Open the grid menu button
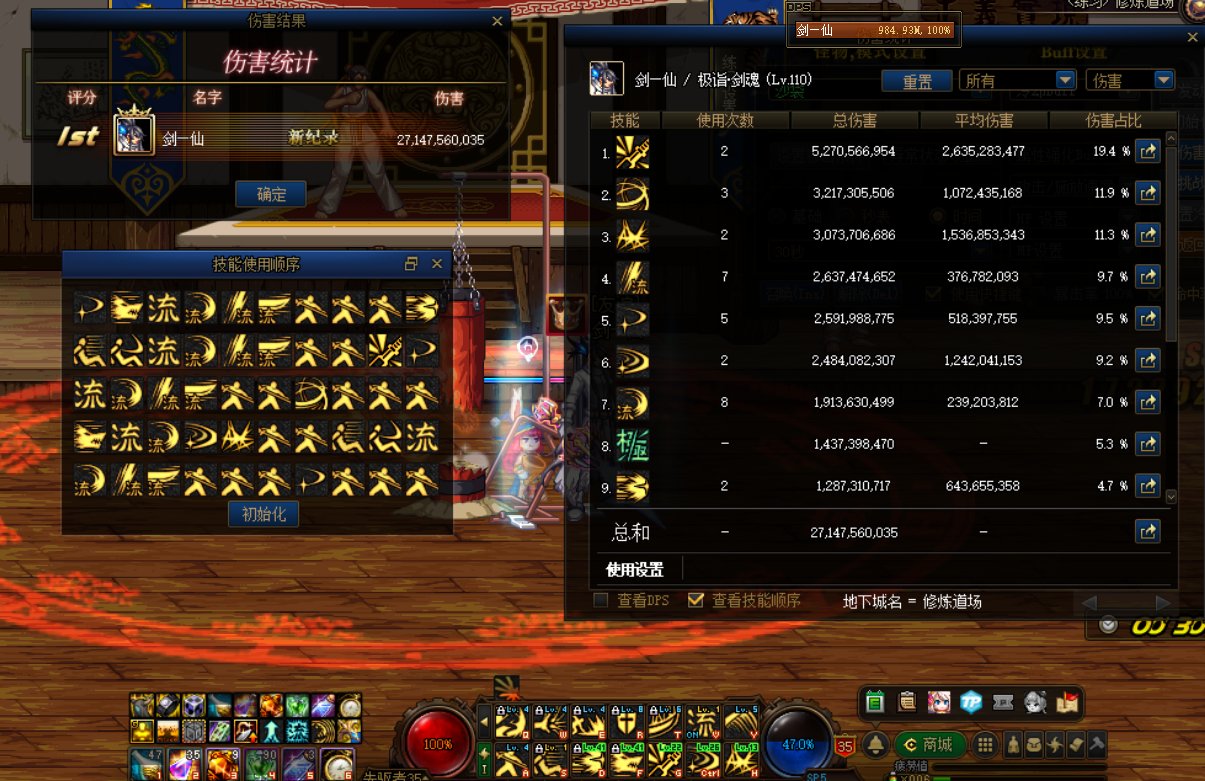This screenshot has width=1205, height=781. click(x=985, y=744)
